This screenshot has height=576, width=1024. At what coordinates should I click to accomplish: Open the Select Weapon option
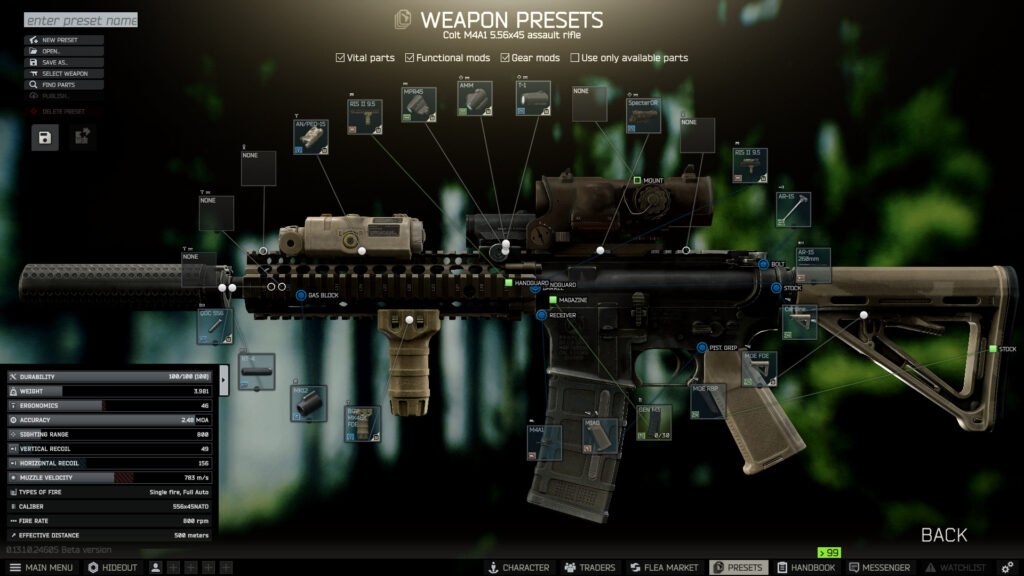[64, 73]
